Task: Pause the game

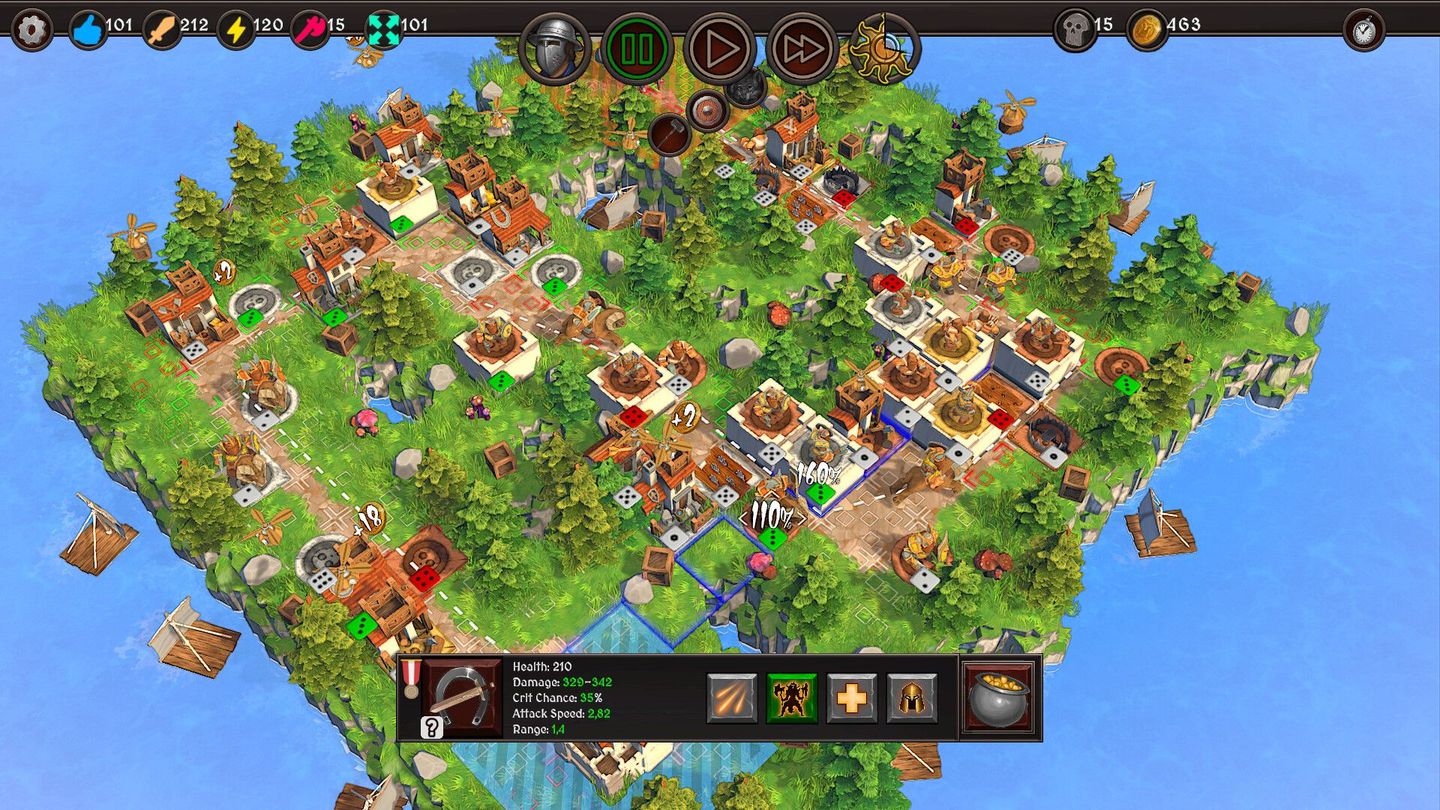Action: [639, 49]
